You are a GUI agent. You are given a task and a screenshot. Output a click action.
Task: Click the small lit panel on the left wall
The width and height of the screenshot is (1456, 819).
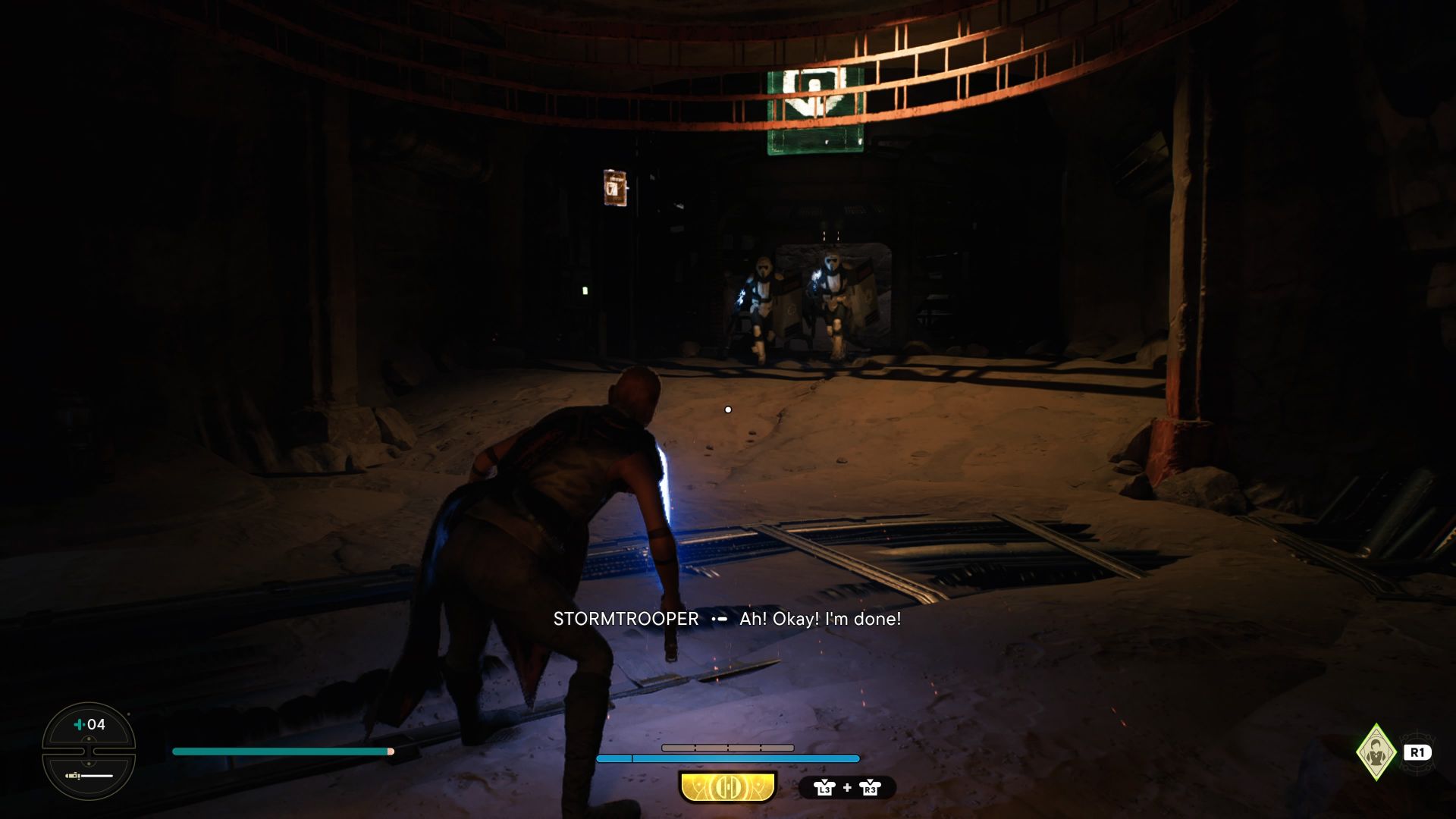pos(615,187)
